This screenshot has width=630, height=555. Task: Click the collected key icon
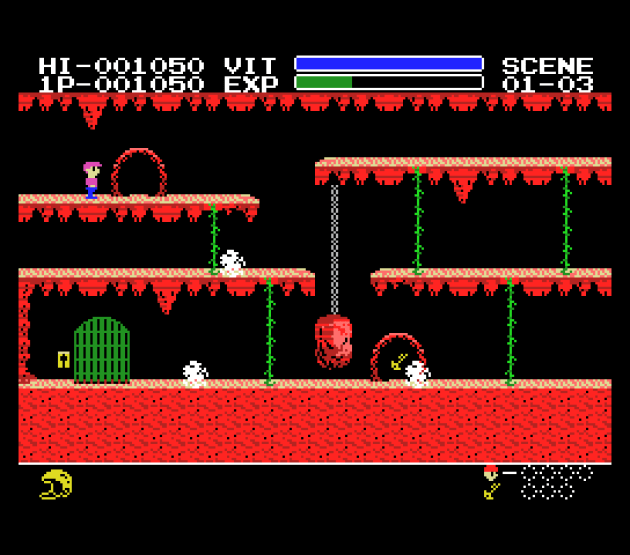491,491
